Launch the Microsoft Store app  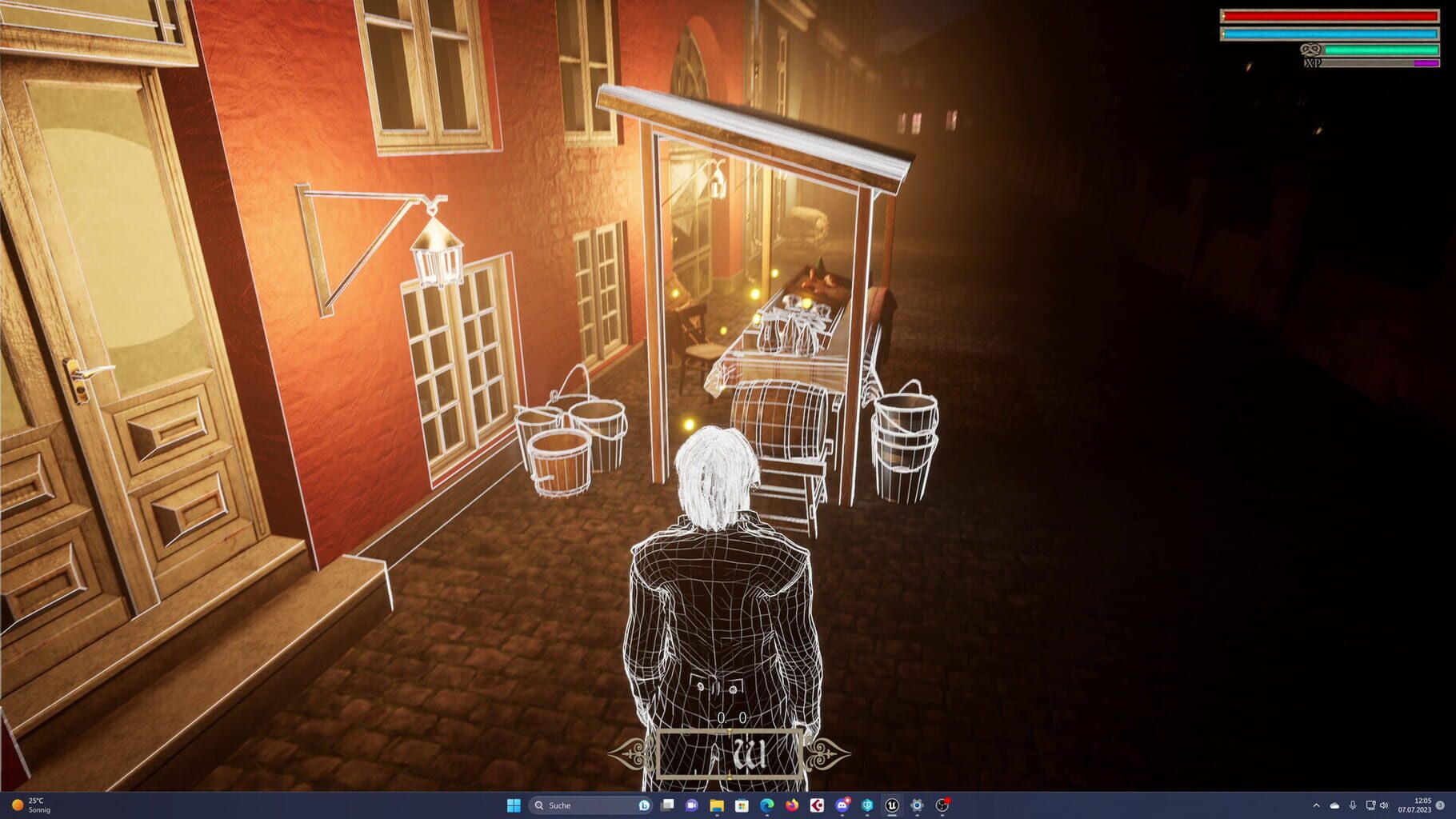point(742,806)
